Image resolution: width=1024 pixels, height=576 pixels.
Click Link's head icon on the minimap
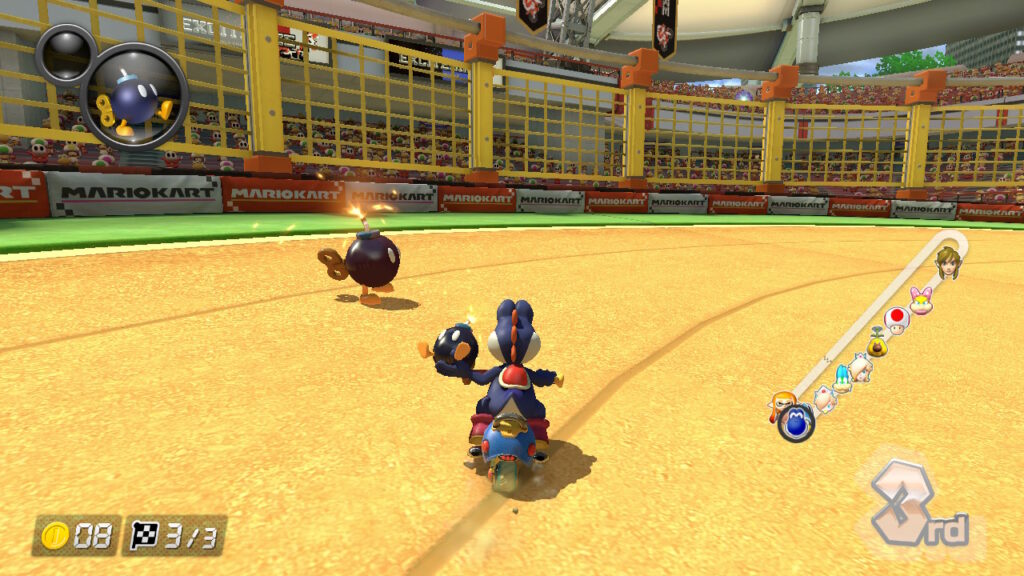click(945, 261)
